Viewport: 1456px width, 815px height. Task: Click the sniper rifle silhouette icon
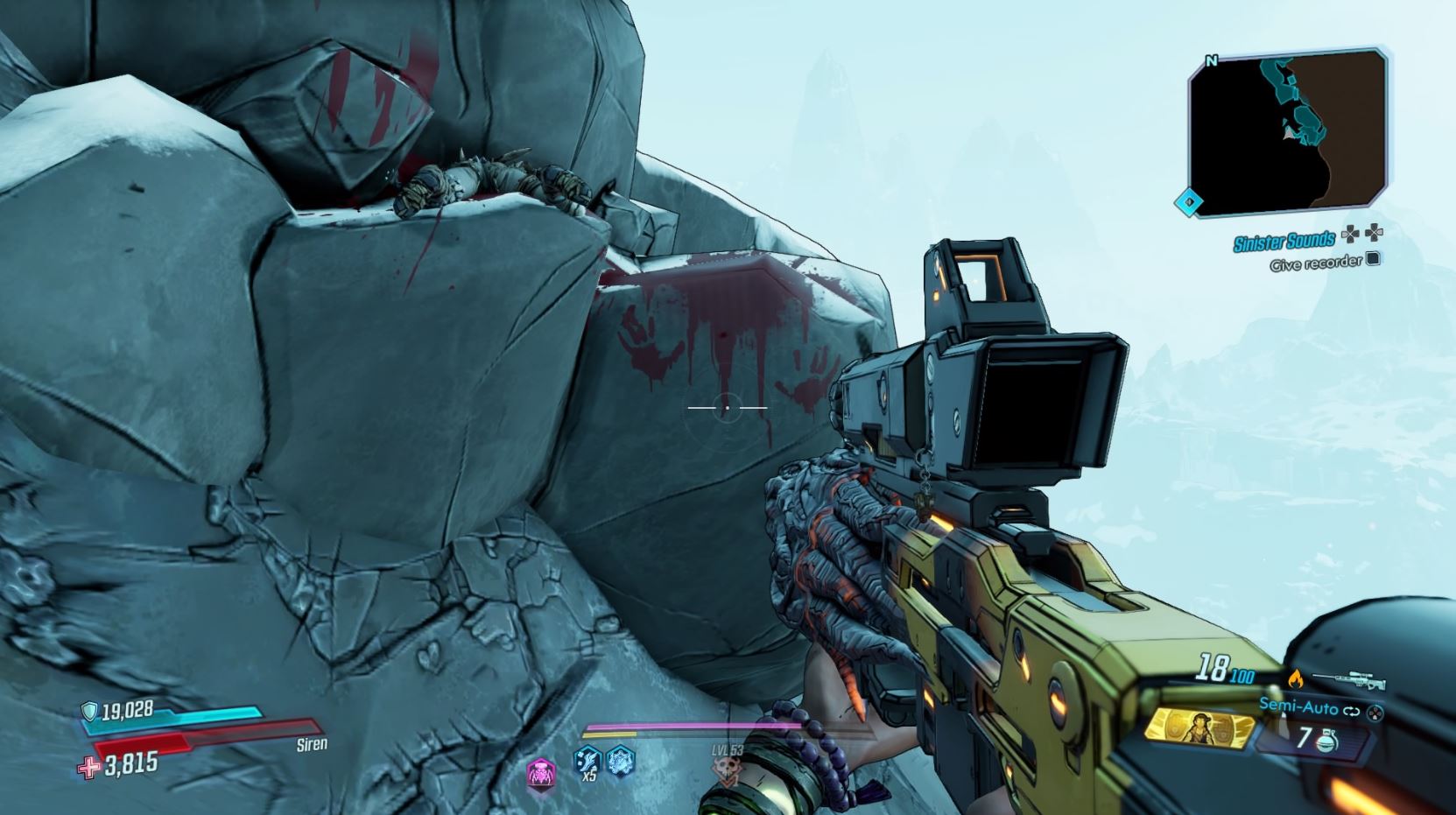(x=1350, y=678)
